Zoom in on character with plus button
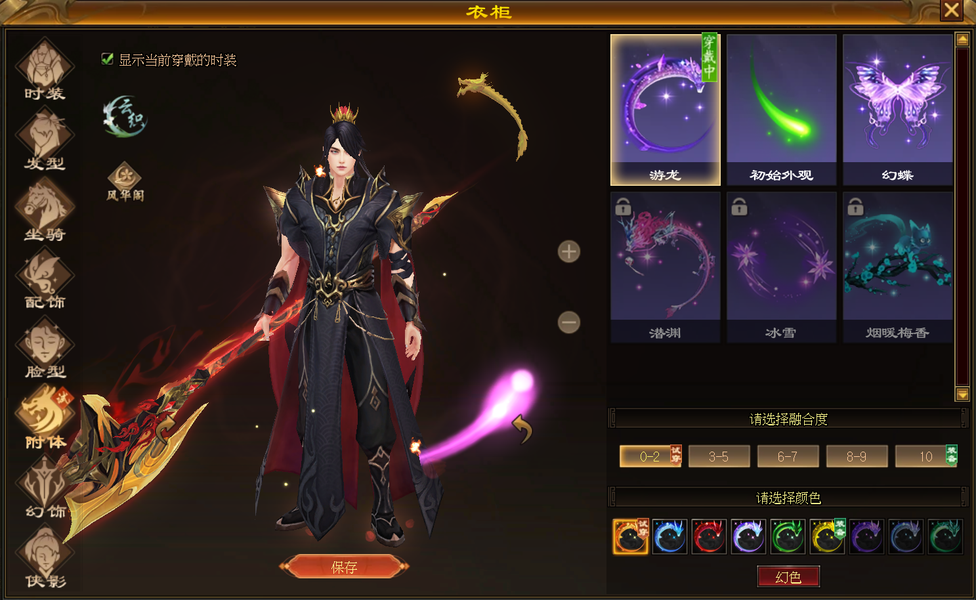The width and height of the screenshot is (976, 600). click(x=569, y=251)
